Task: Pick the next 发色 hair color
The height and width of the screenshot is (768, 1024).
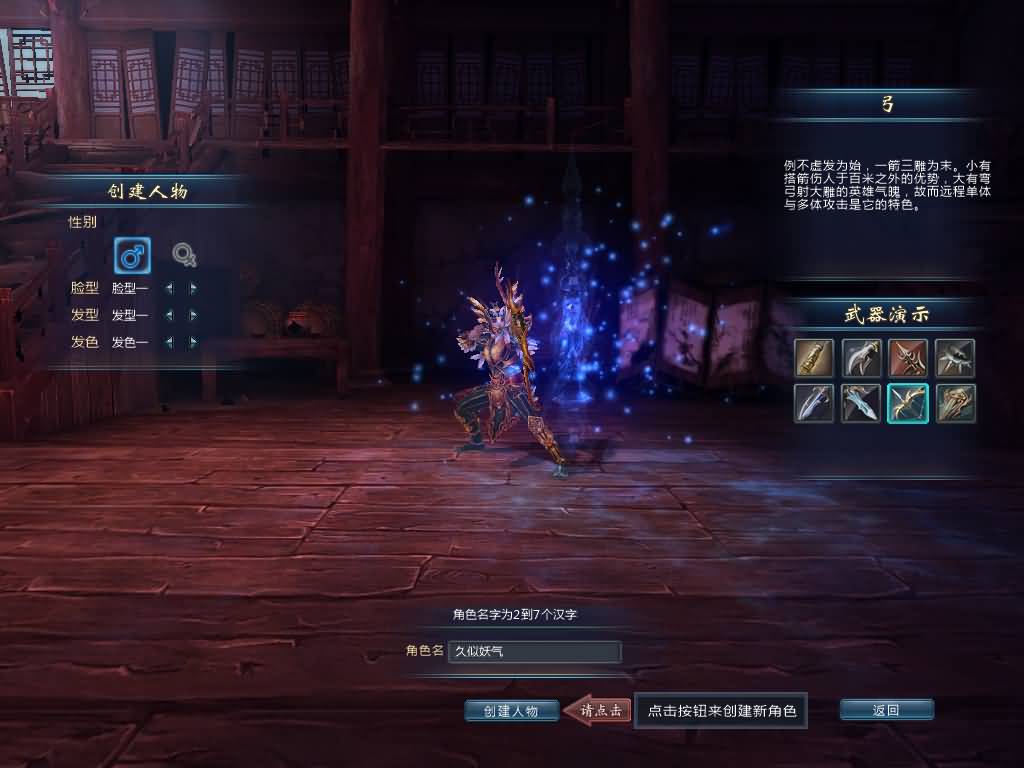Action: coord(193,342)
